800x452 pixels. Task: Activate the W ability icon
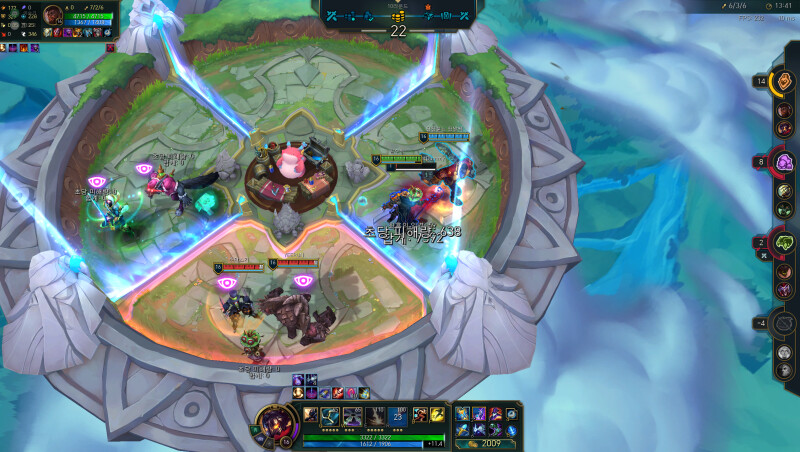pos(352,414)
